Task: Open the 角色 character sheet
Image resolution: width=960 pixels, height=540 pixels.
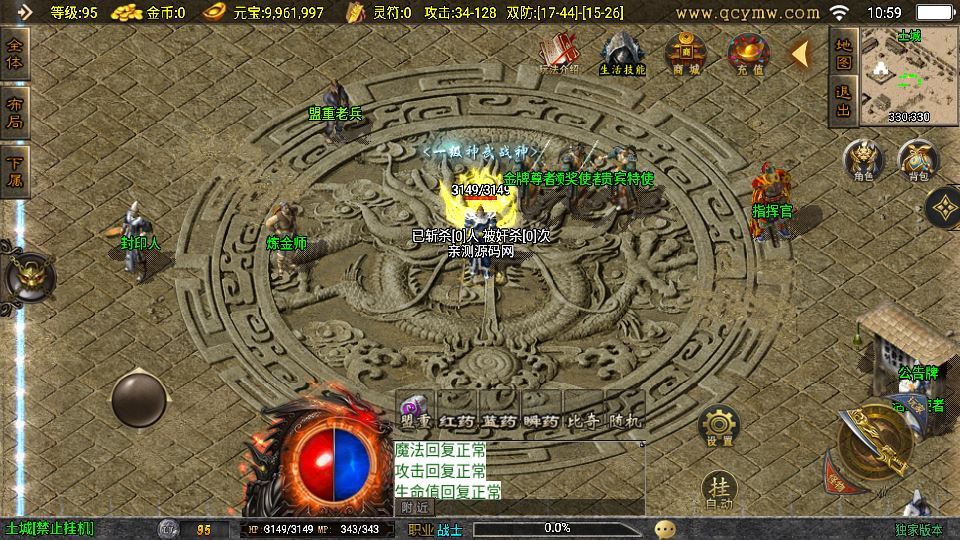Action: tap(863, 161)
